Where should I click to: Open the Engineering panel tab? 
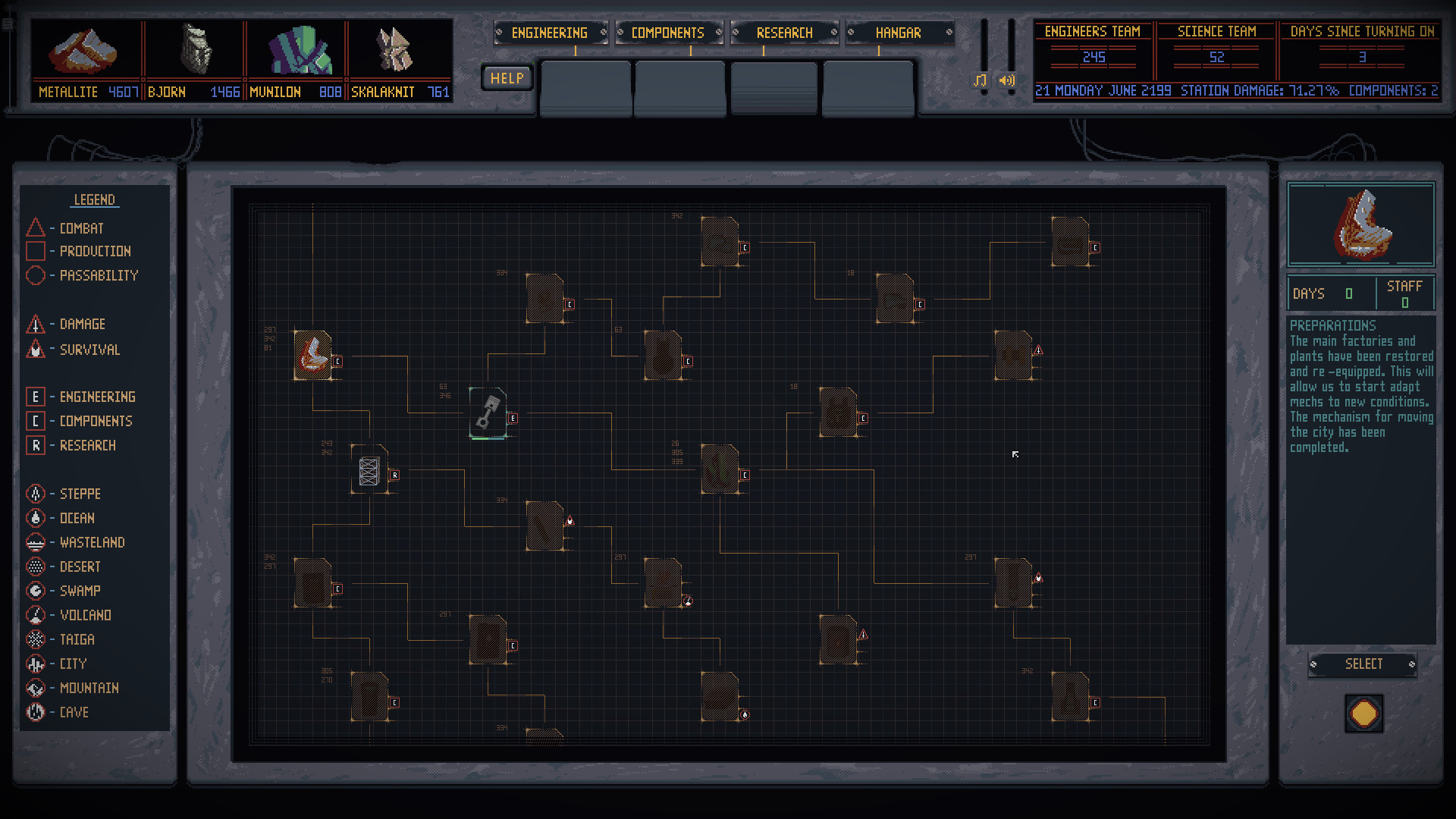551,33
